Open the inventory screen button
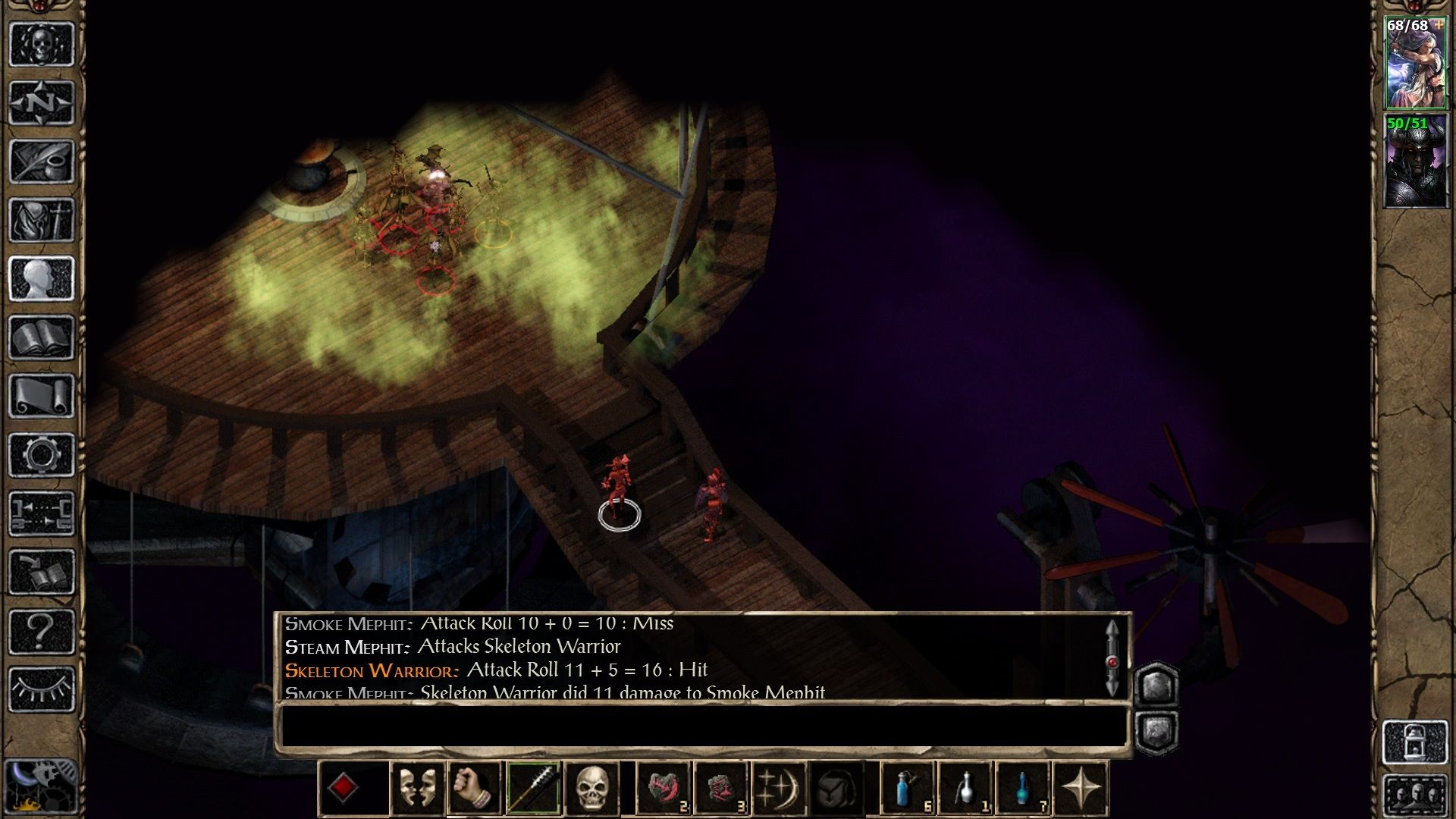The height and width of the screenshot is (819, 1456). click(42, 220)
